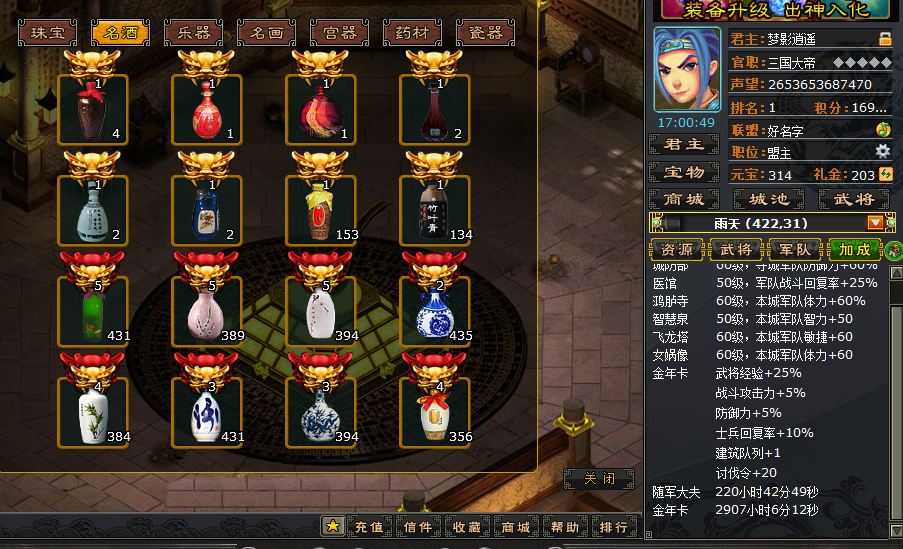Open the 信件 mail button
This screenshot has width=903, height=549.
pyautogui.click(x=418, y=527)
